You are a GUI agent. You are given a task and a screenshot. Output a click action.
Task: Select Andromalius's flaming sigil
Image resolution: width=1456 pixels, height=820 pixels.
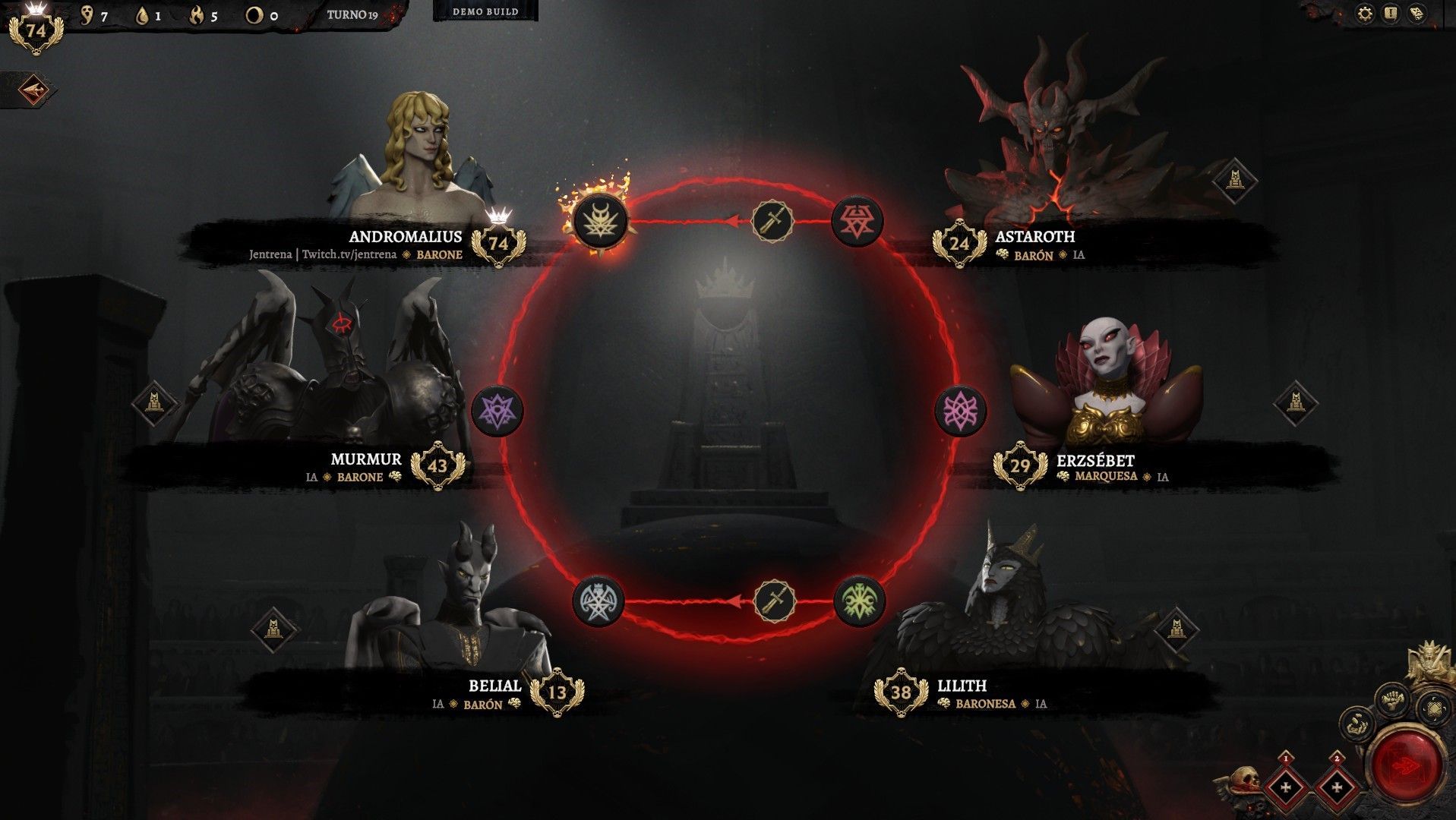600,221
